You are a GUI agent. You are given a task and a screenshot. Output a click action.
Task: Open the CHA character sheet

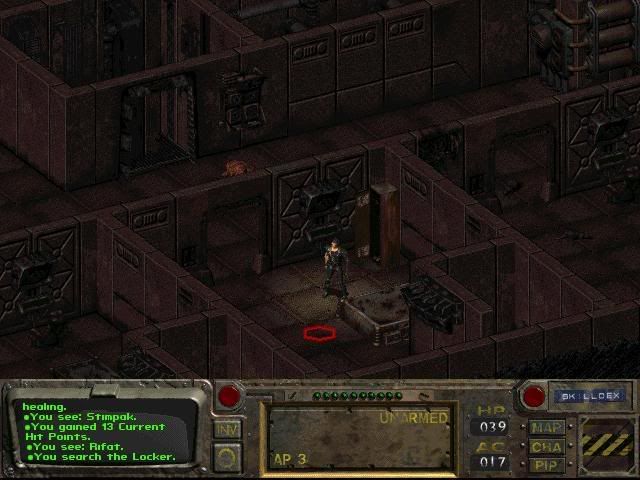pos(546,446)
